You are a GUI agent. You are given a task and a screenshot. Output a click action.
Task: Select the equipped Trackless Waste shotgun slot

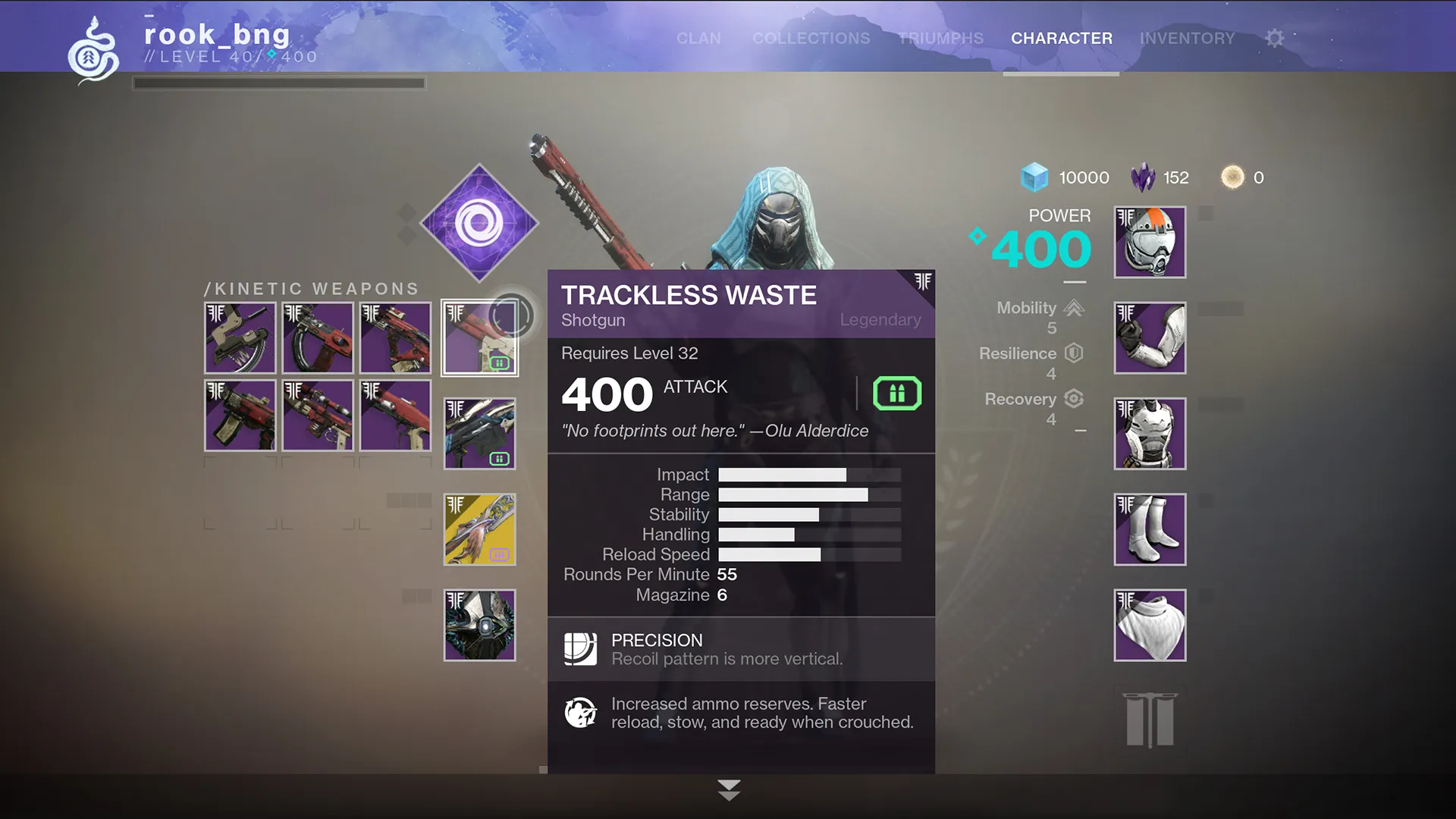479,337
